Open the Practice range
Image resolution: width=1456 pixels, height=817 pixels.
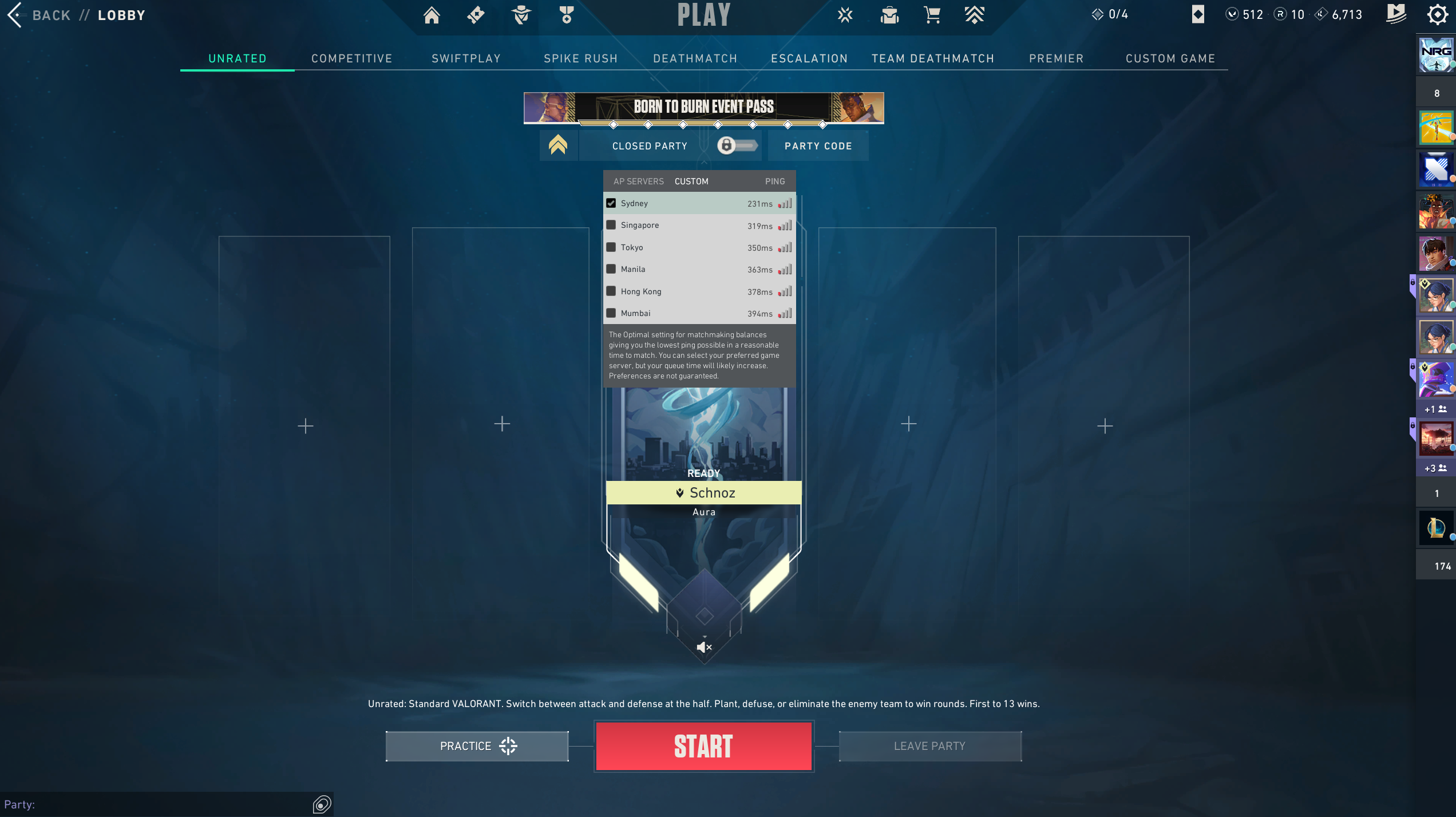pos(477,746)
